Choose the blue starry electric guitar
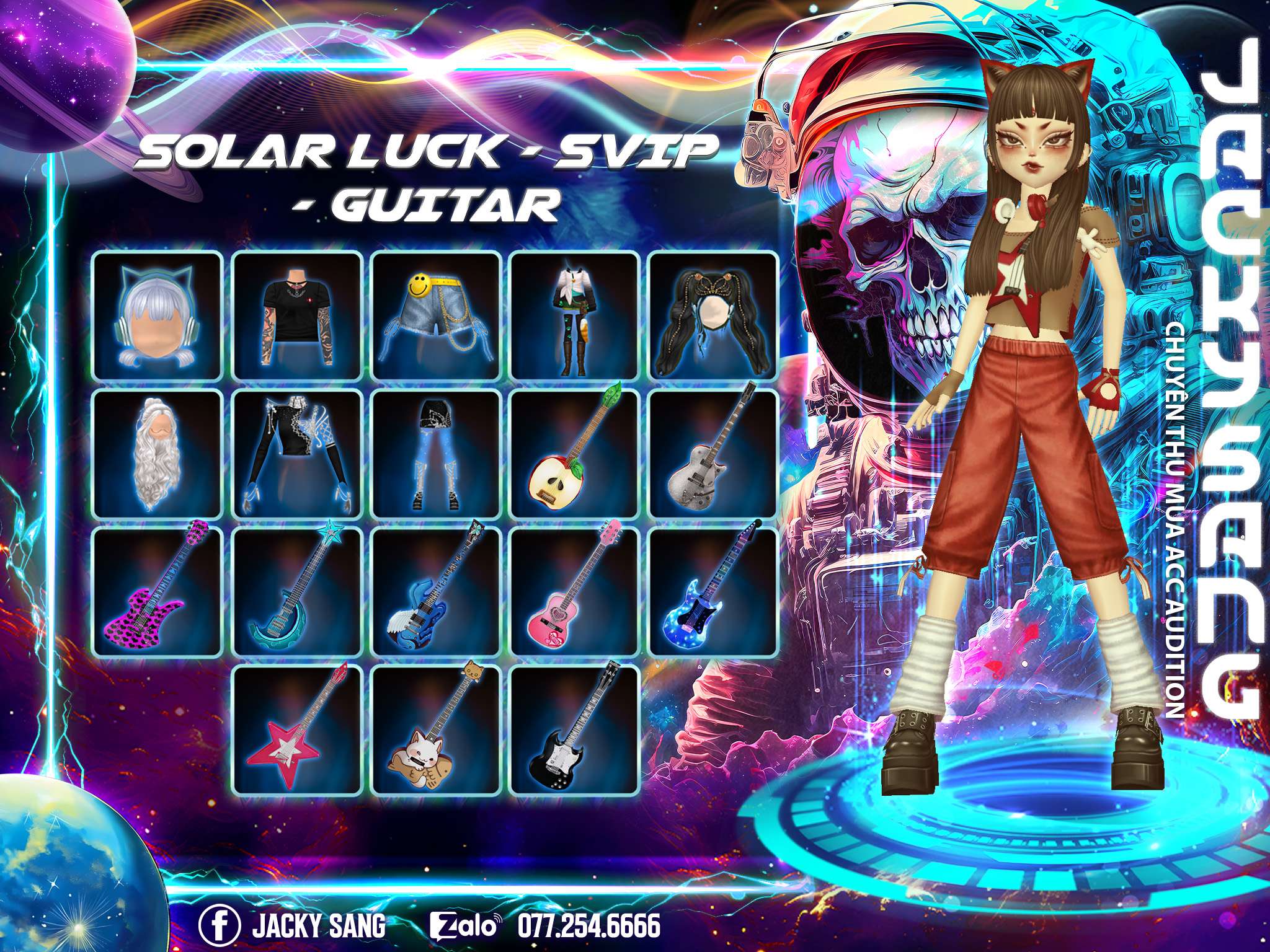Image resolution: width=1270 pixels, height=952 pixels. tap(714, 593)
